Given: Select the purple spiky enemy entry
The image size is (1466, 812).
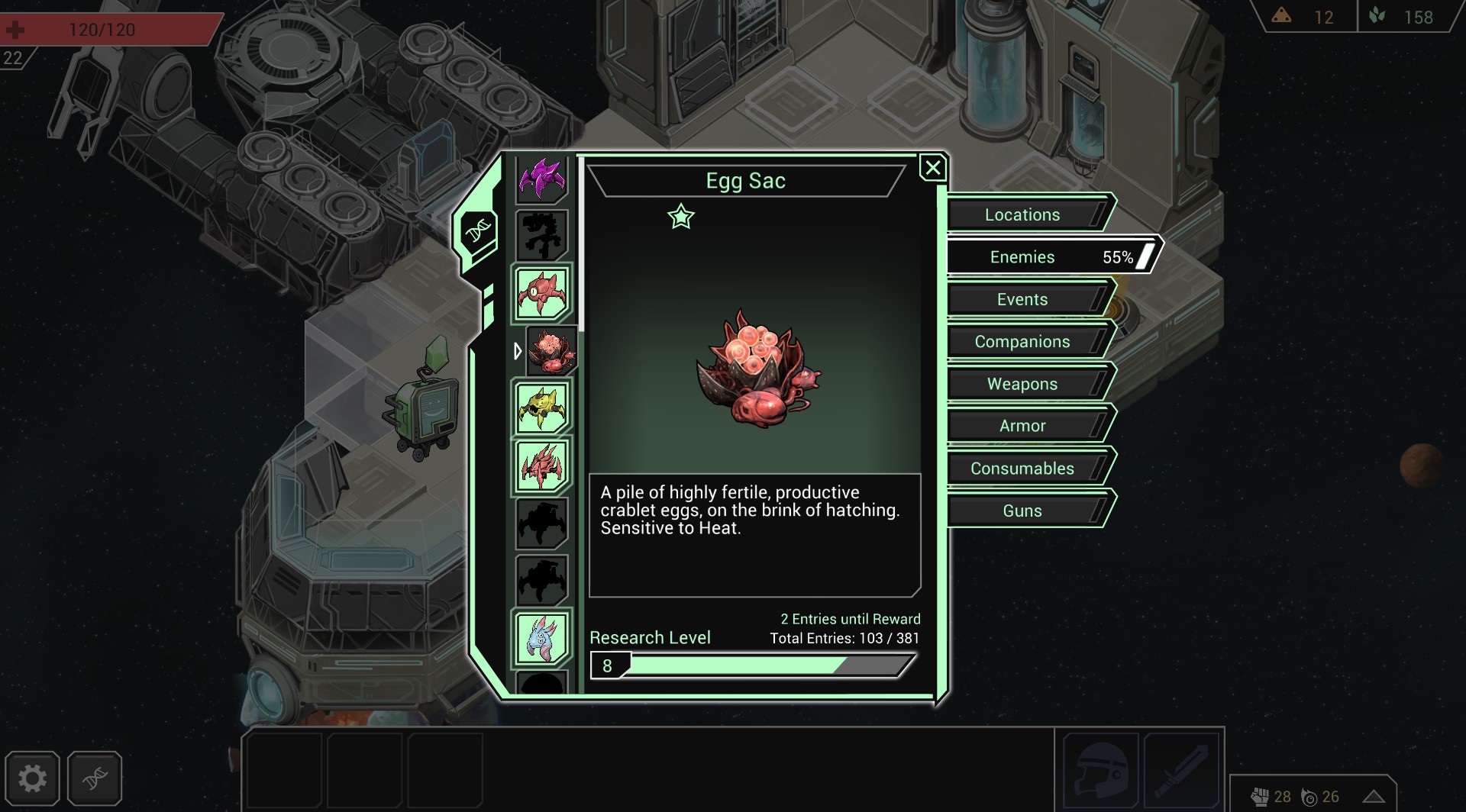Looking at the screenshot, I should pos(542,179).
